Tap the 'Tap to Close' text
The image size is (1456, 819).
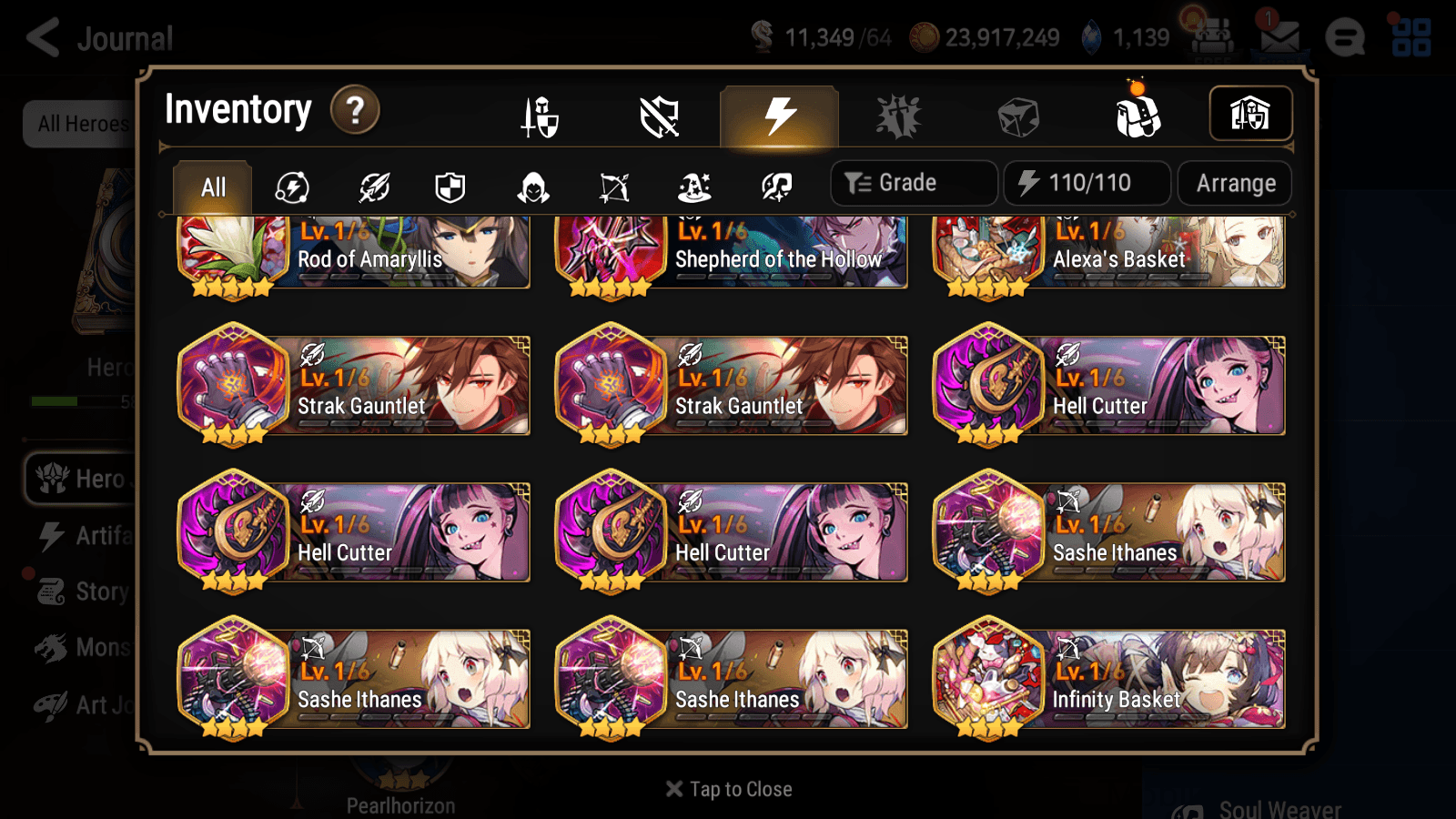(x=728, y=788)
